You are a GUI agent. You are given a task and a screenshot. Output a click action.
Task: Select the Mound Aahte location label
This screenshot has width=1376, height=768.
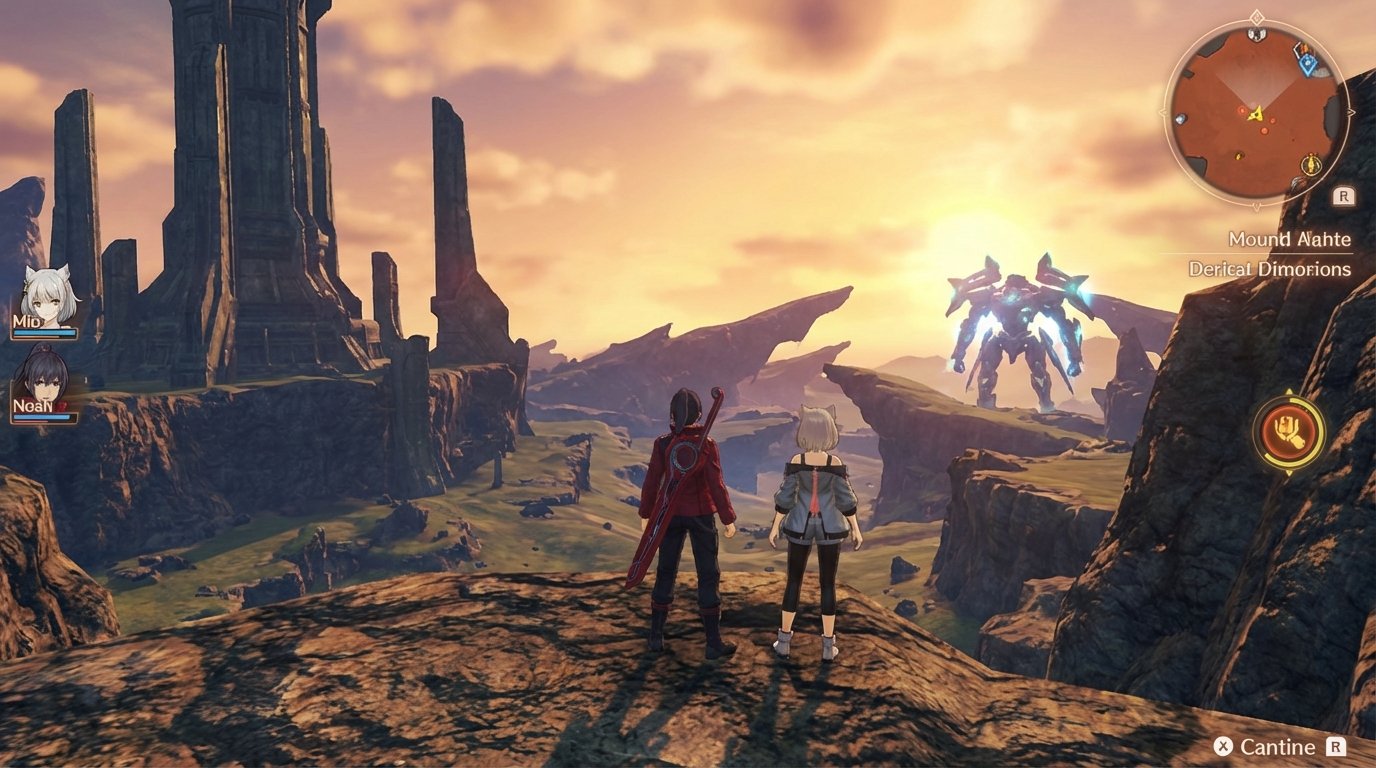(1289, 240)
